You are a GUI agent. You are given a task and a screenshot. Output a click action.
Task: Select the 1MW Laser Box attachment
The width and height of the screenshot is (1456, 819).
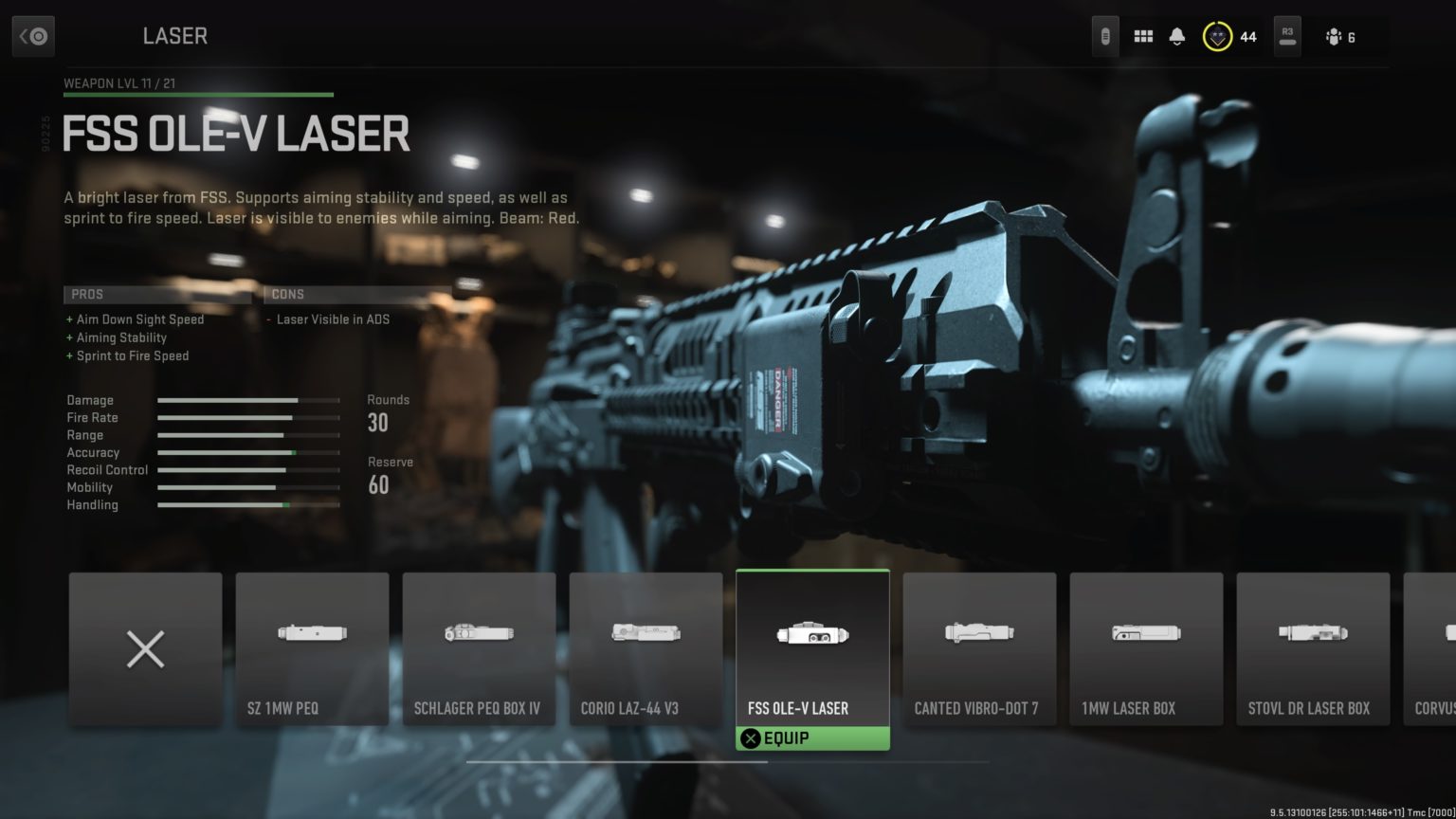coord(1146,648)
